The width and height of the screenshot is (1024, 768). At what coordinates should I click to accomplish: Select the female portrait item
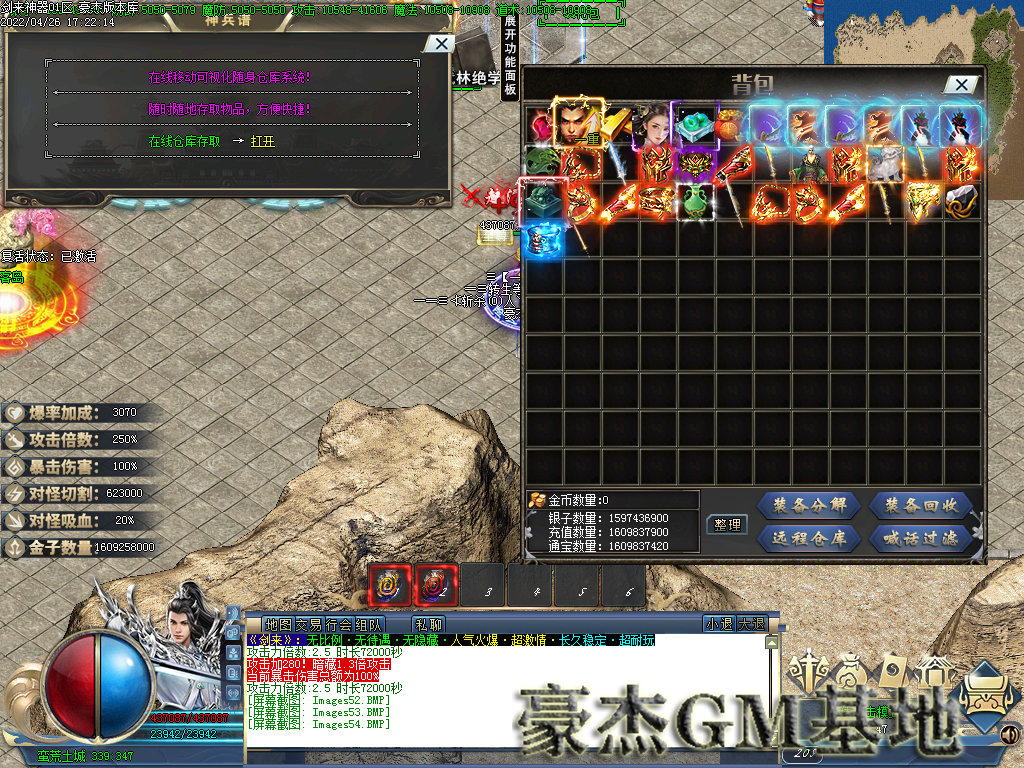[655, 125]
